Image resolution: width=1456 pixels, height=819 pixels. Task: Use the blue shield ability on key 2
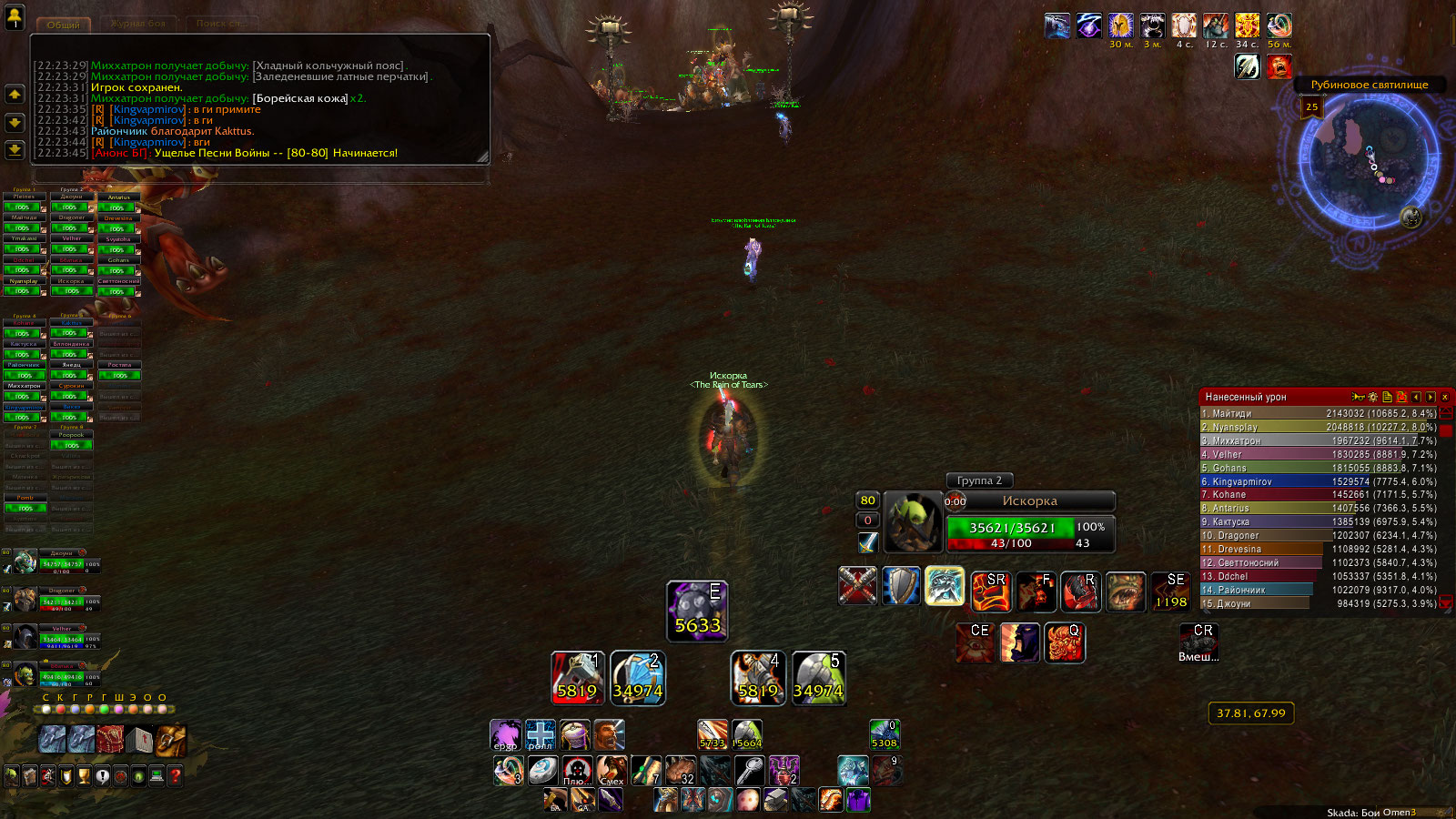tap(637, 678)
